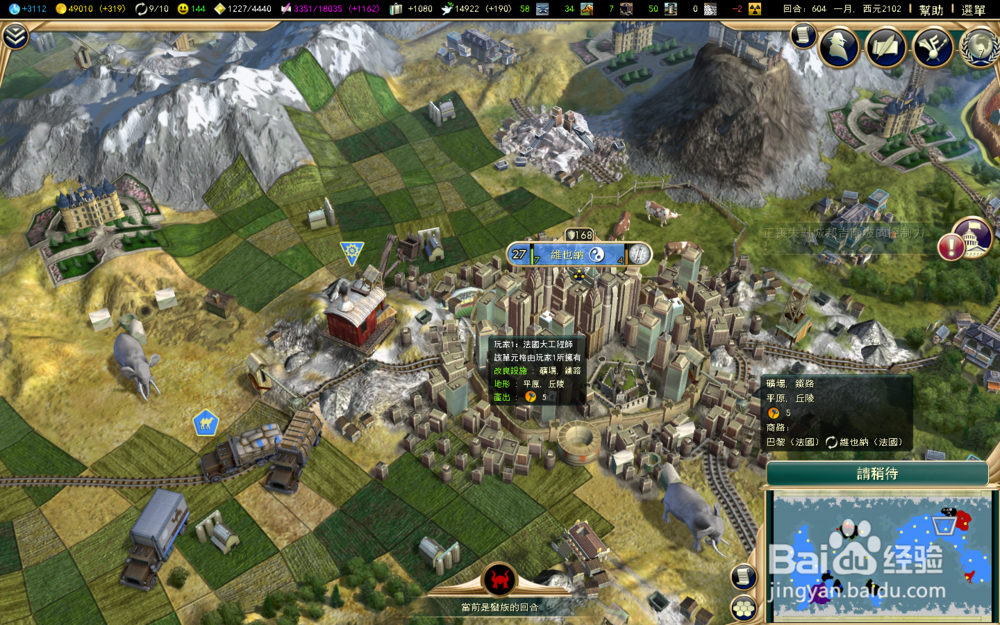
Task: Select the blue camel caravan unit flag
Action: coord(206,422)
